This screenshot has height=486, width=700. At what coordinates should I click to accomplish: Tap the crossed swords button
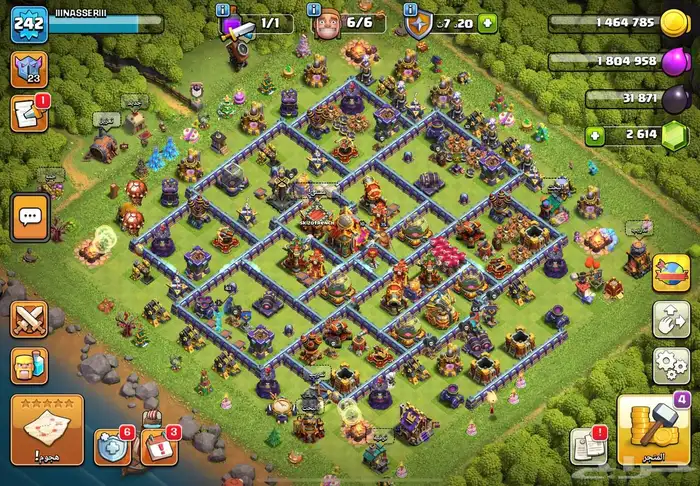pyautogui.click(x=30, y=319)
